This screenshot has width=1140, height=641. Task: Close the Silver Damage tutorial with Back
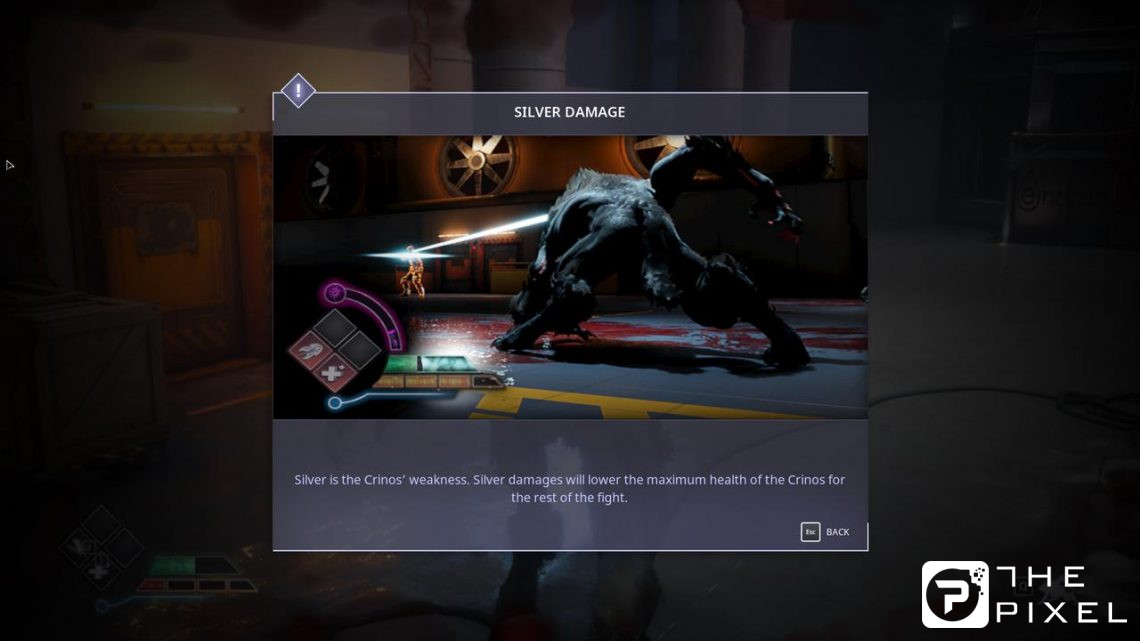point(826,532)
